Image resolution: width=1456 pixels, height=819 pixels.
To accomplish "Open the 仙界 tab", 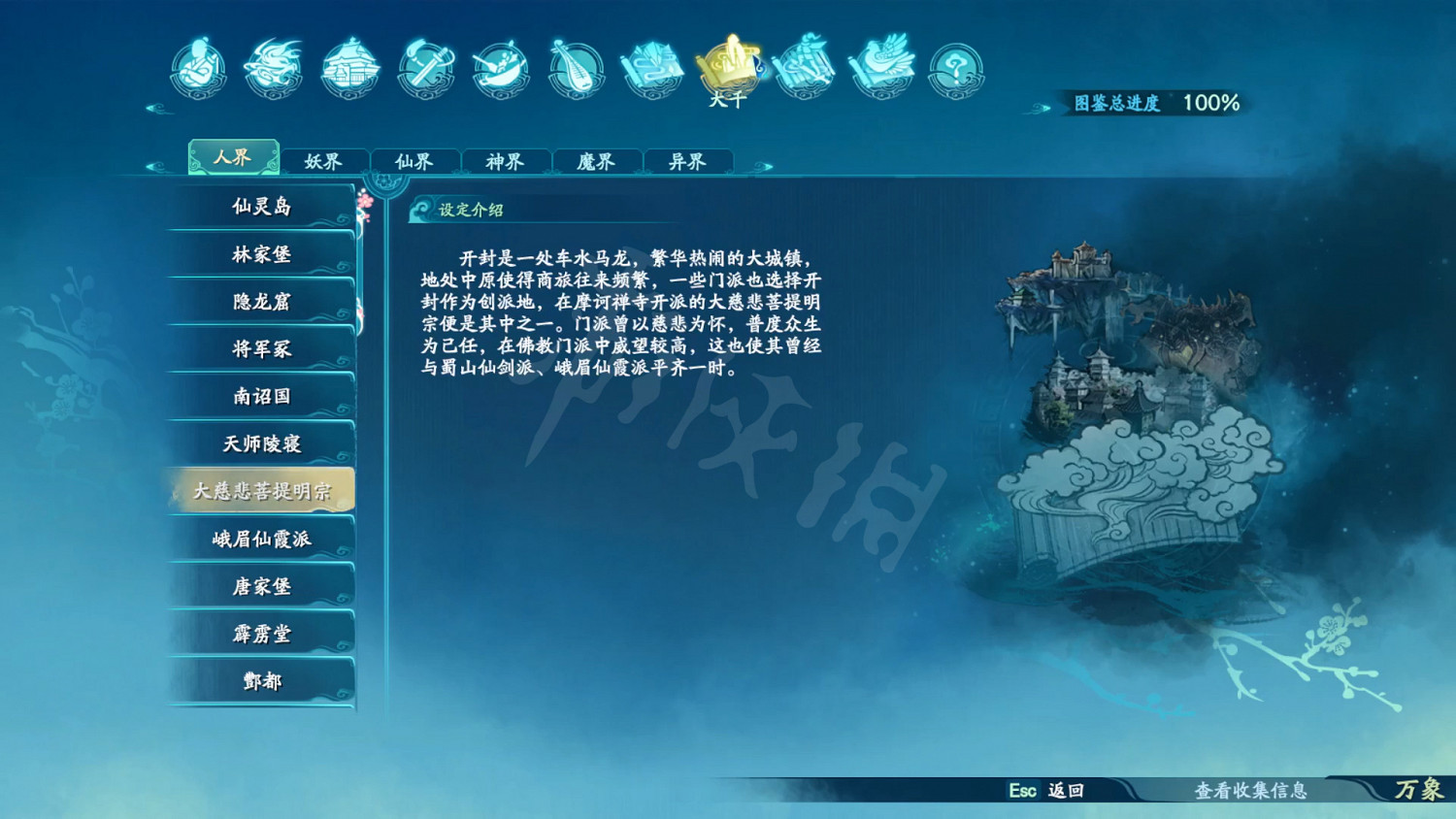I will point(414,161).
